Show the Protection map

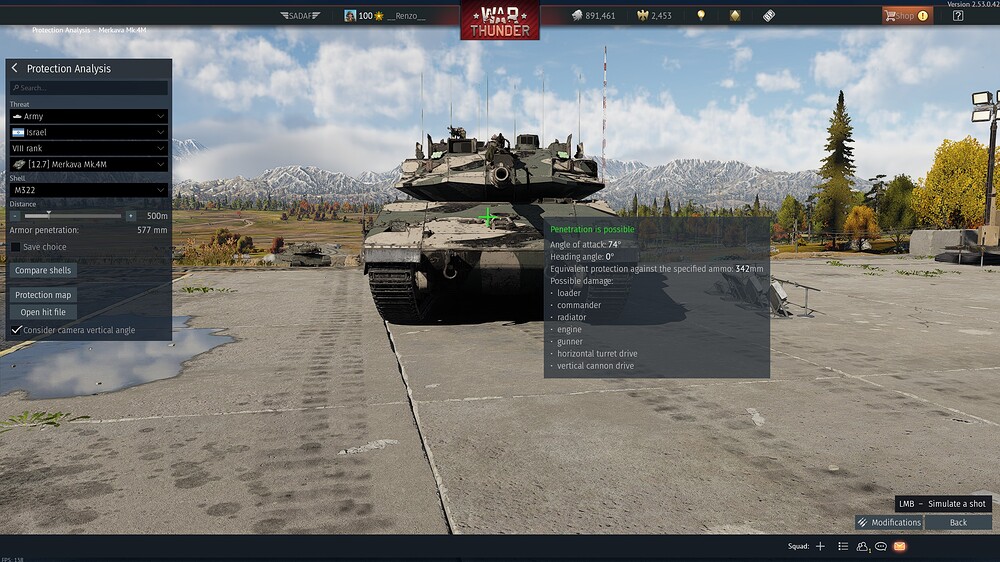pyautogui.click(x=44, y=295)
